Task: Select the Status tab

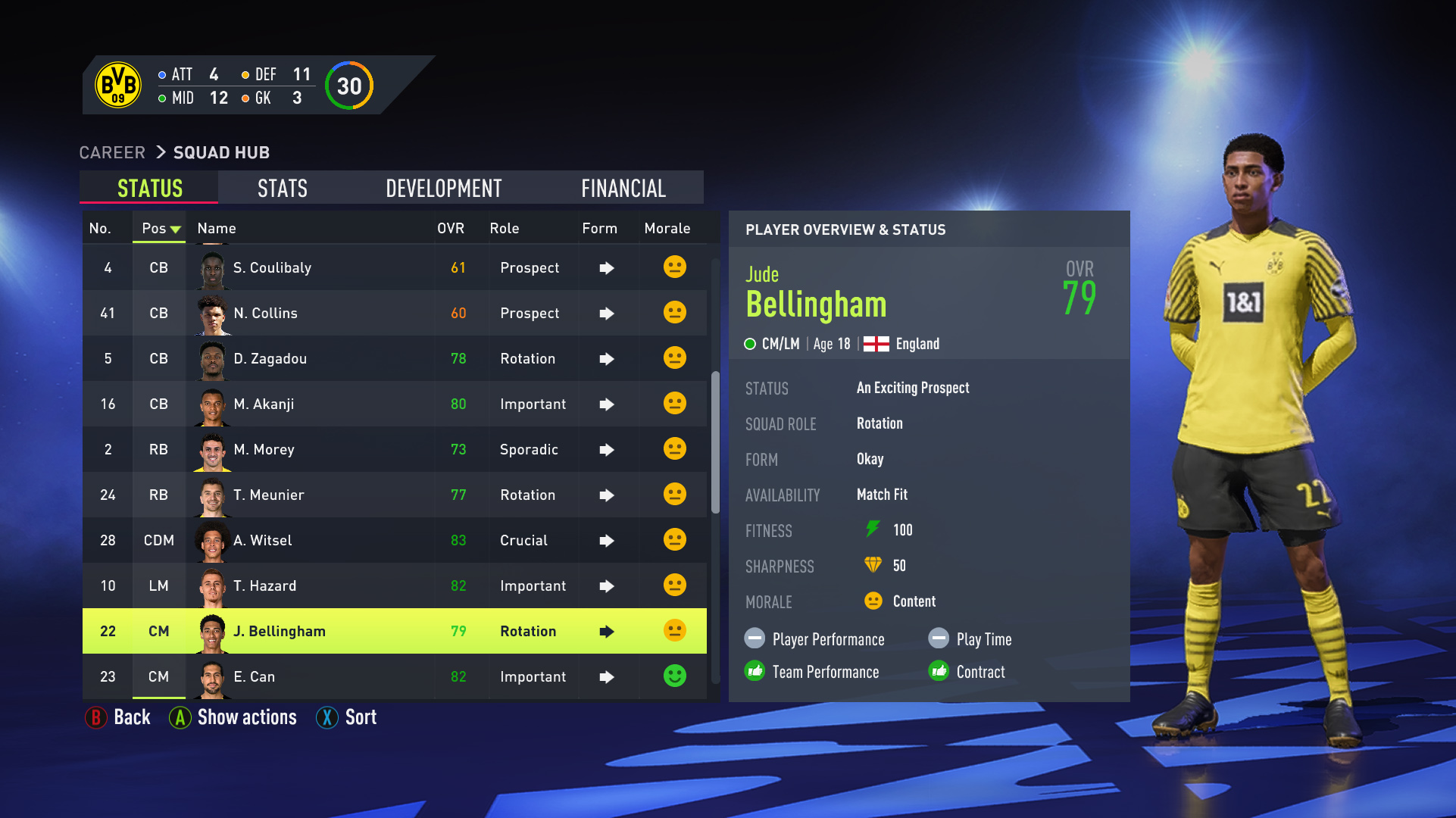Action: 149,188
